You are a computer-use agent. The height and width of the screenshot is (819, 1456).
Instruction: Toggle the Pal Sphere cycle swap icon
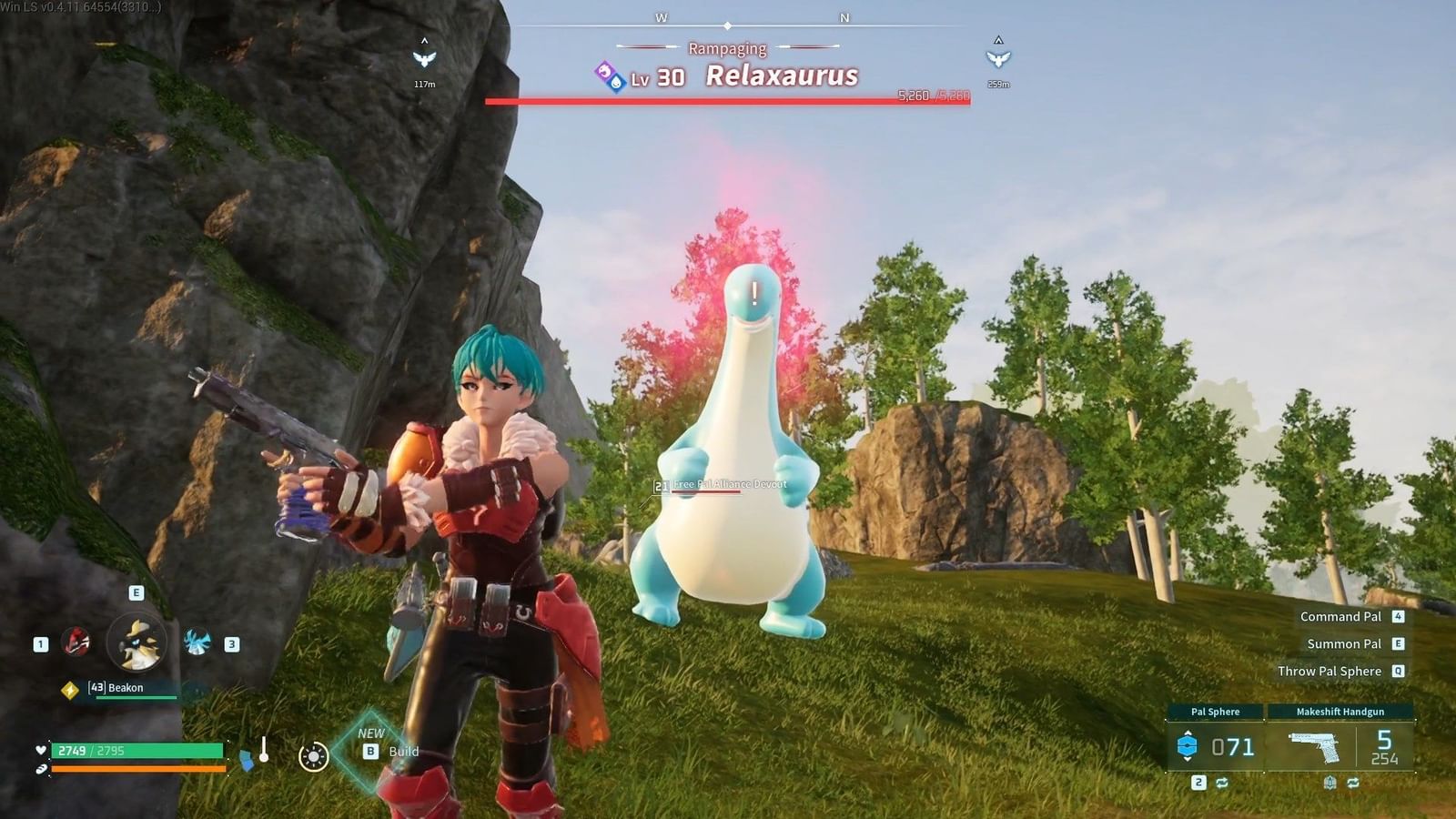(1223, 783)
